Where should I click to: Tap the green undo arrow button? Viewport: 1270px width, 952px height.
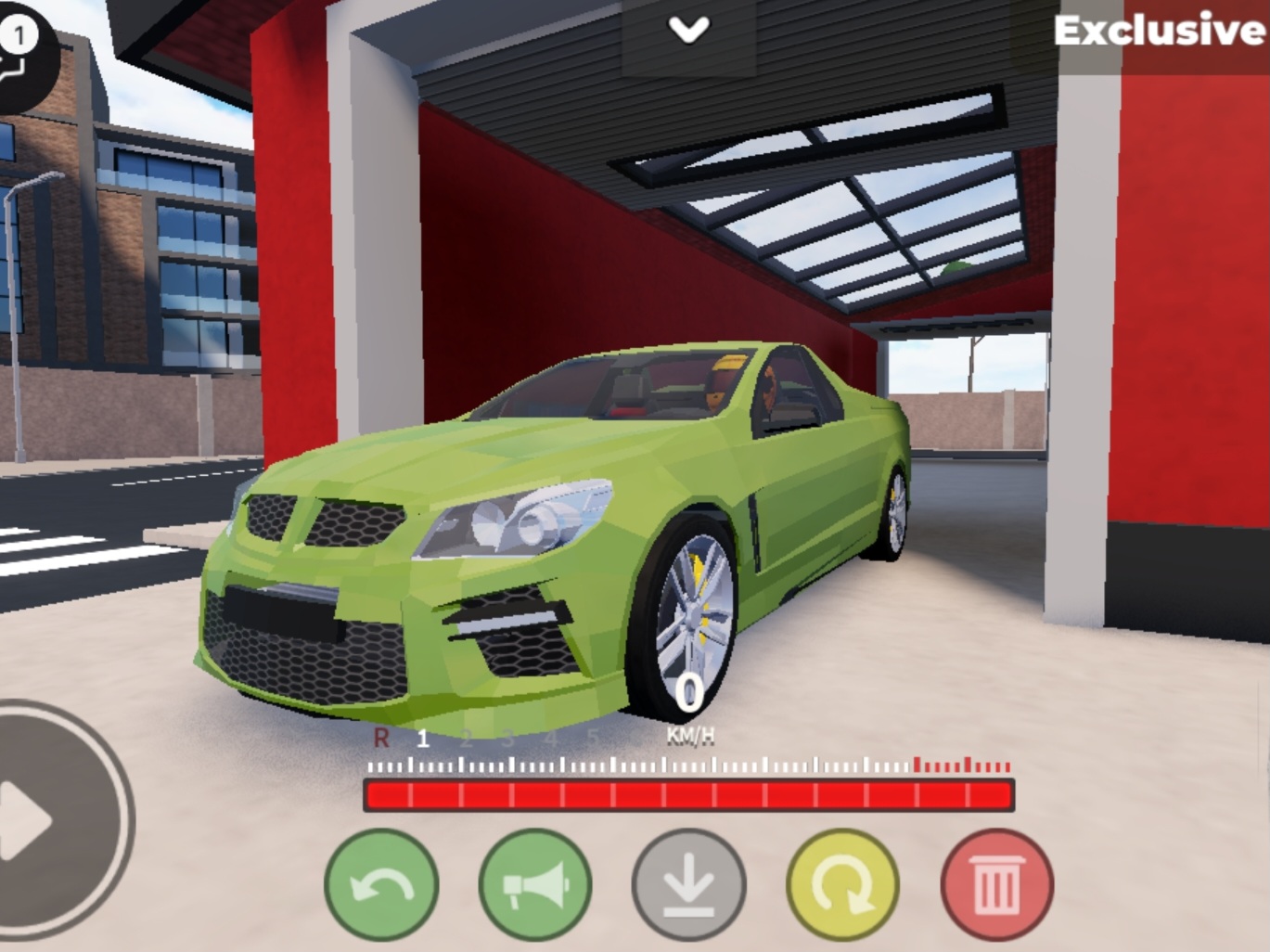pyautogui.click(x=381, y=884)
